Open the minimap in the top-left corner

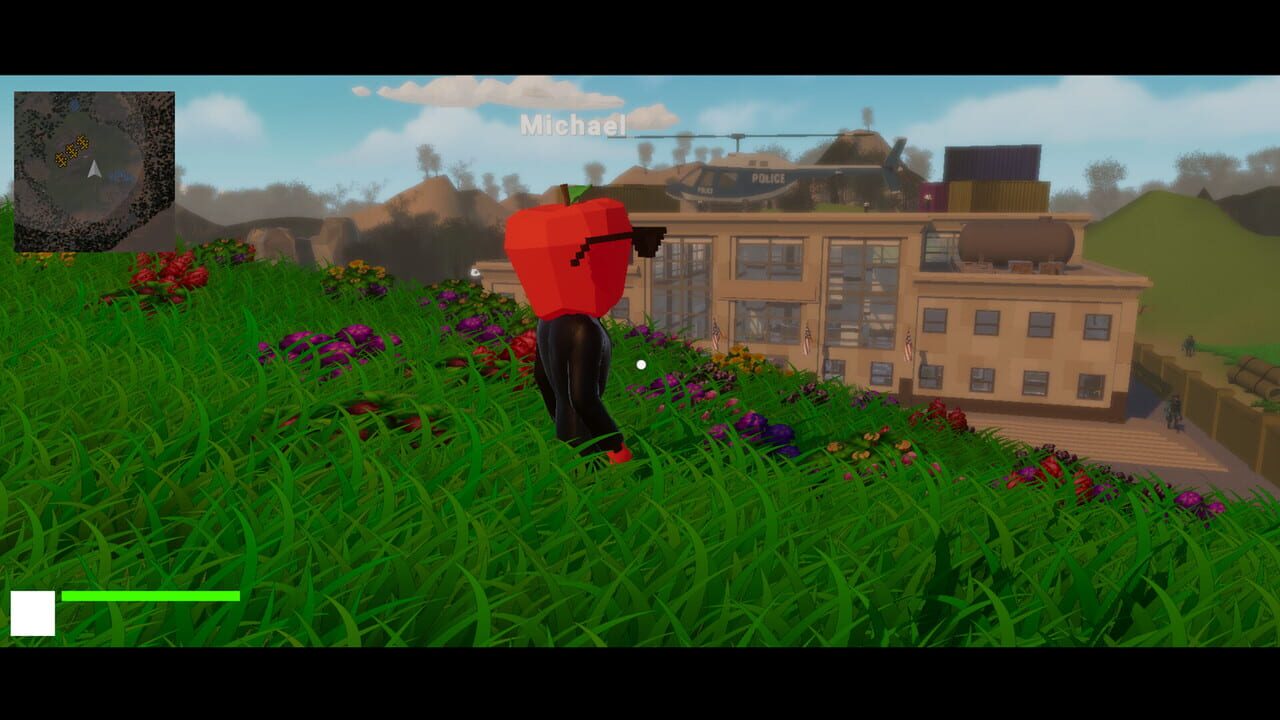[x=97, y=168]
